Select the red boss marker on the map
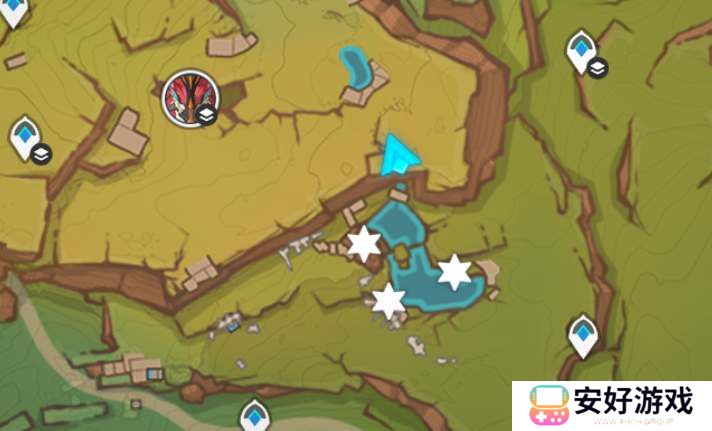Viewport: 712px width, 431px height. pos(187,97)
